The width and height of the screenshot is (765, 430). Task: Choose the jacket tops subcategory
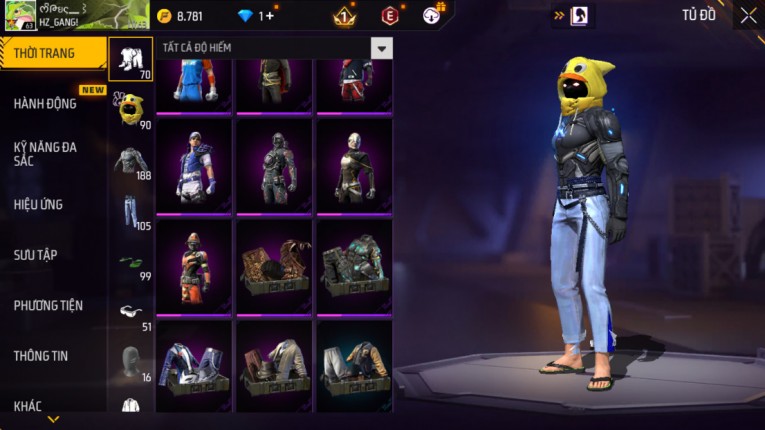click(x=130, y=161)
